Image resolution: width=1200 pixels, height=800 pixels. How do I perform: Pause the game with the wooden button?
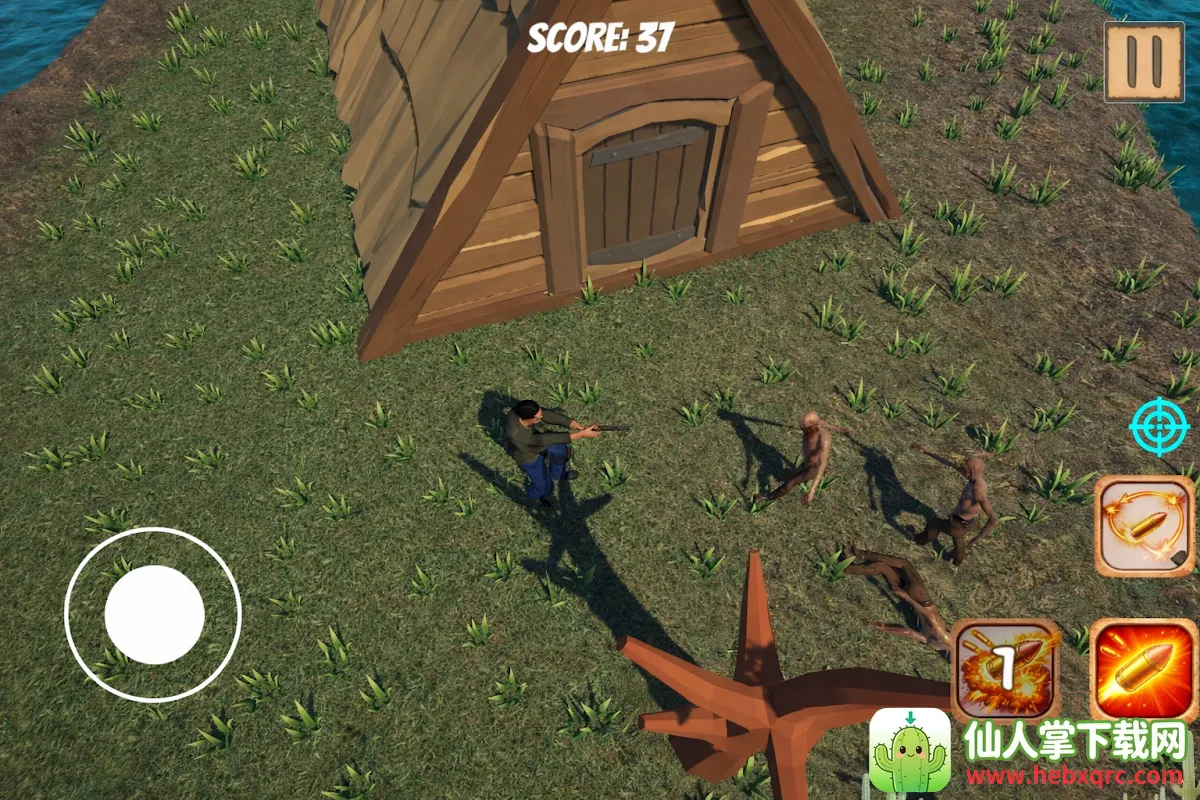click(1143, 62)
